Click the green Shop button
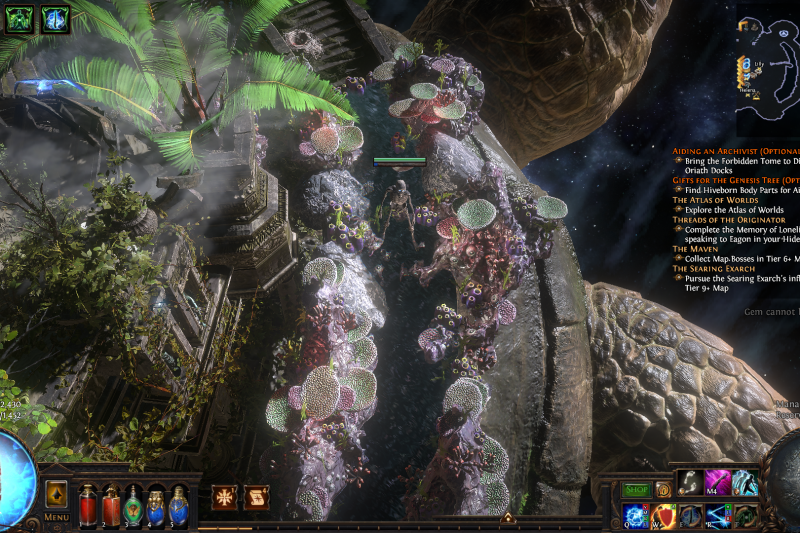Viewport: 800px width, 533px height. [x=637, y=490]
